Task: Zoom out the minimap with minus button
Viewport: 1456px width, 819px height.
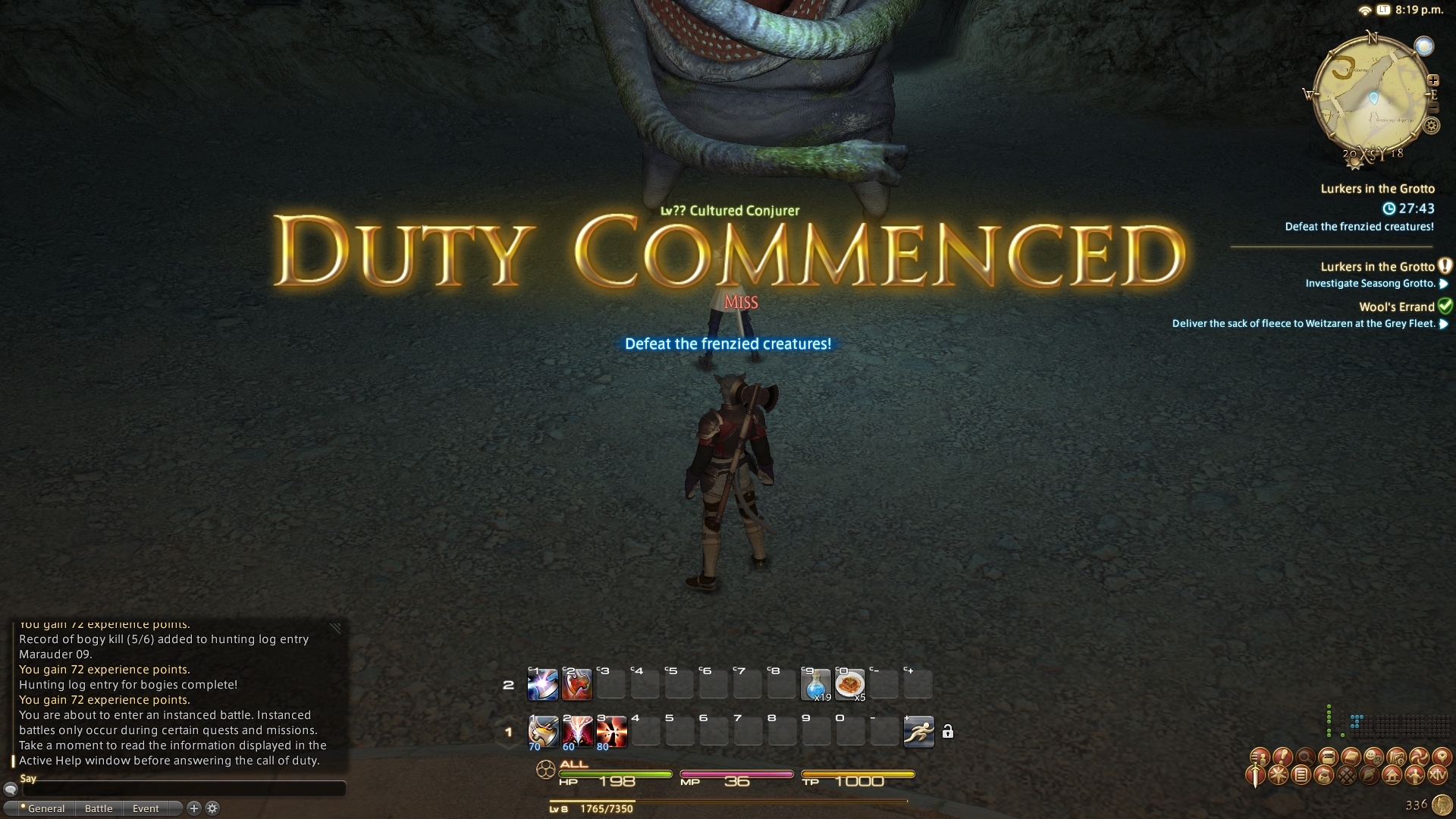Action: [x=1432, y=108]
